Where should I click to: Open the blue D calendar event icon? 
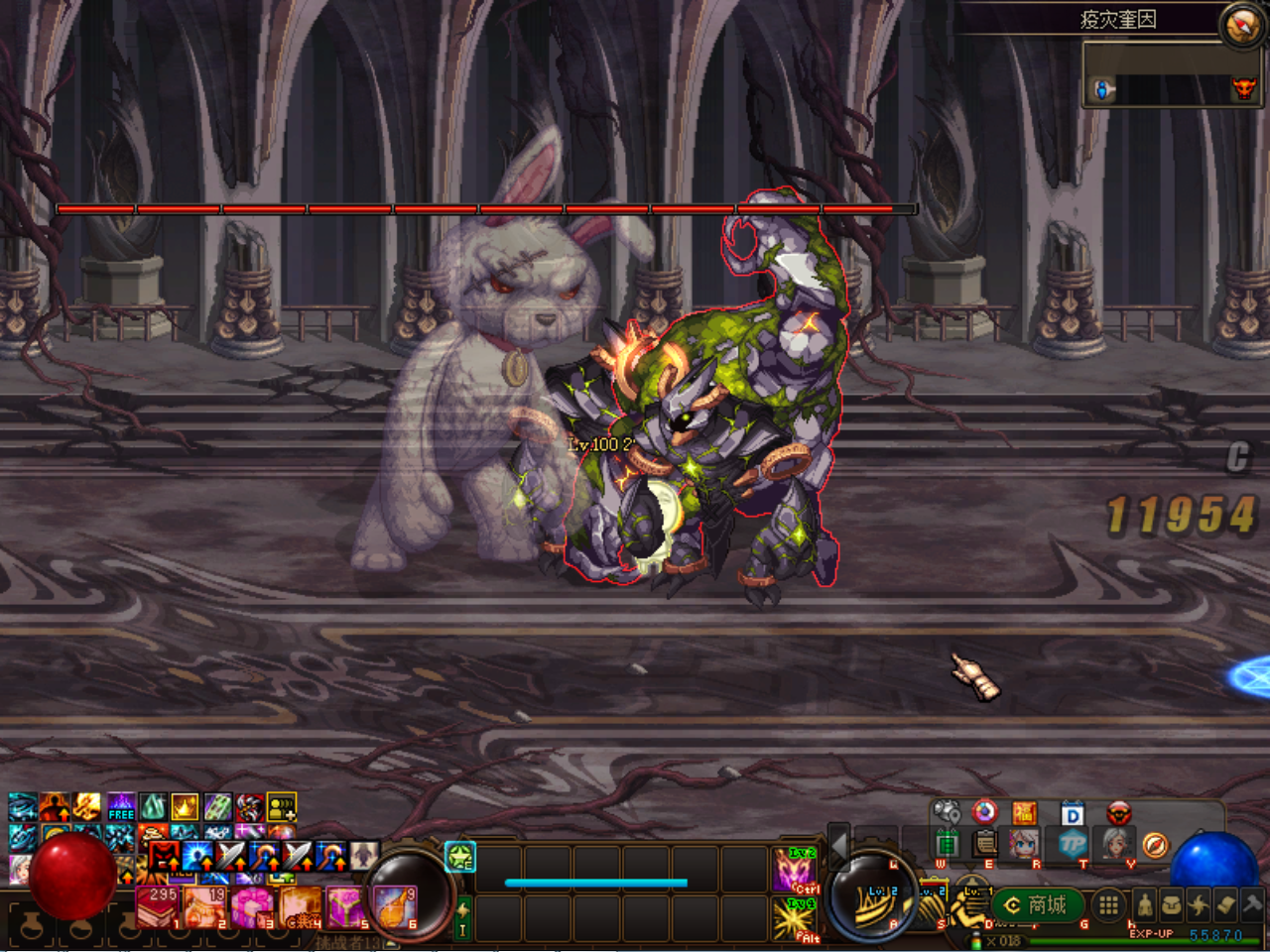[x=1072, y=811]
